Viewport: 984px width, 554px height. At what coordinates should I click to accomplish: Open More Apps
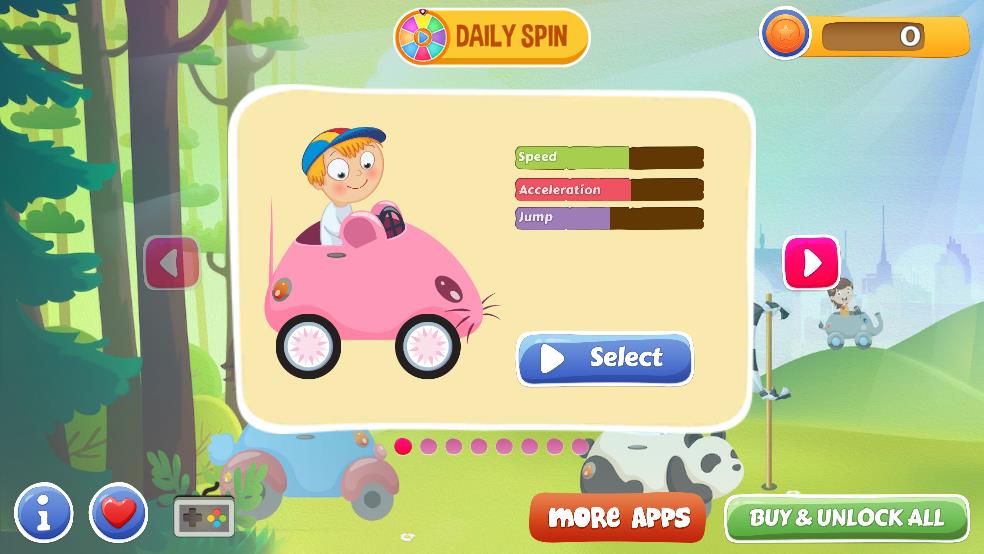click(x=618, y=517)
